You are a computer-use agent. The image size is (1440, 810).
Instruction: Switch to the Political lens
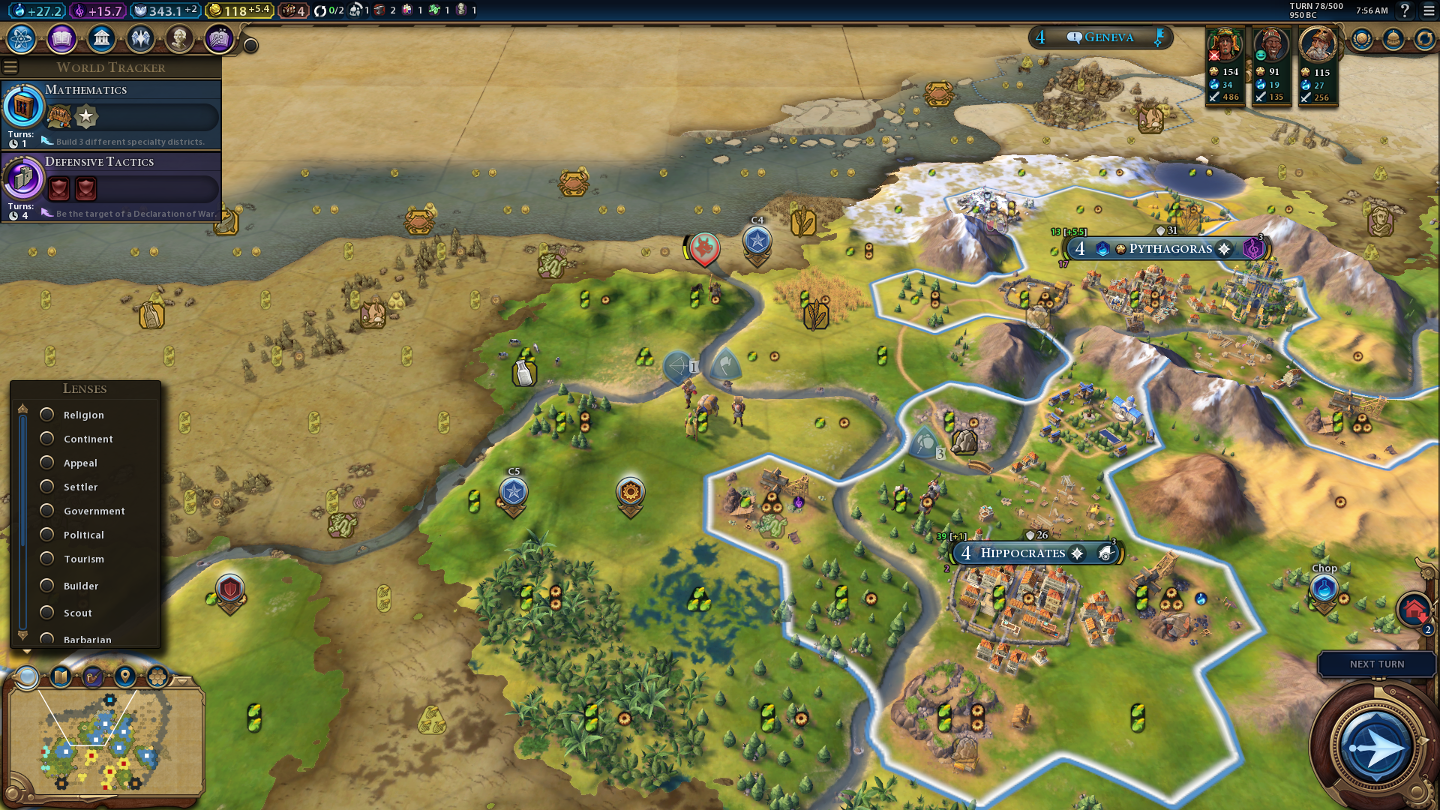click(47, 535)
